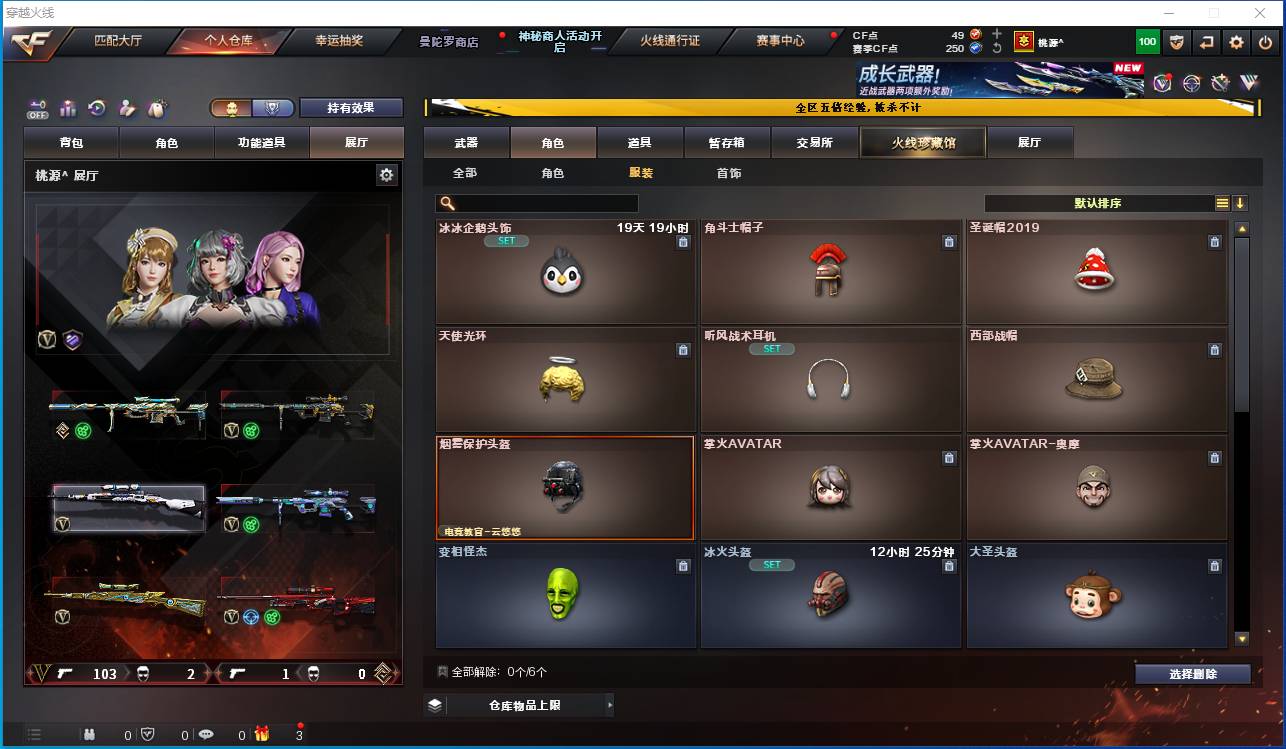Viewport: 1286px width, 749px height.
Task: Open the 赛事中心 tournament center
Action: 780,41
